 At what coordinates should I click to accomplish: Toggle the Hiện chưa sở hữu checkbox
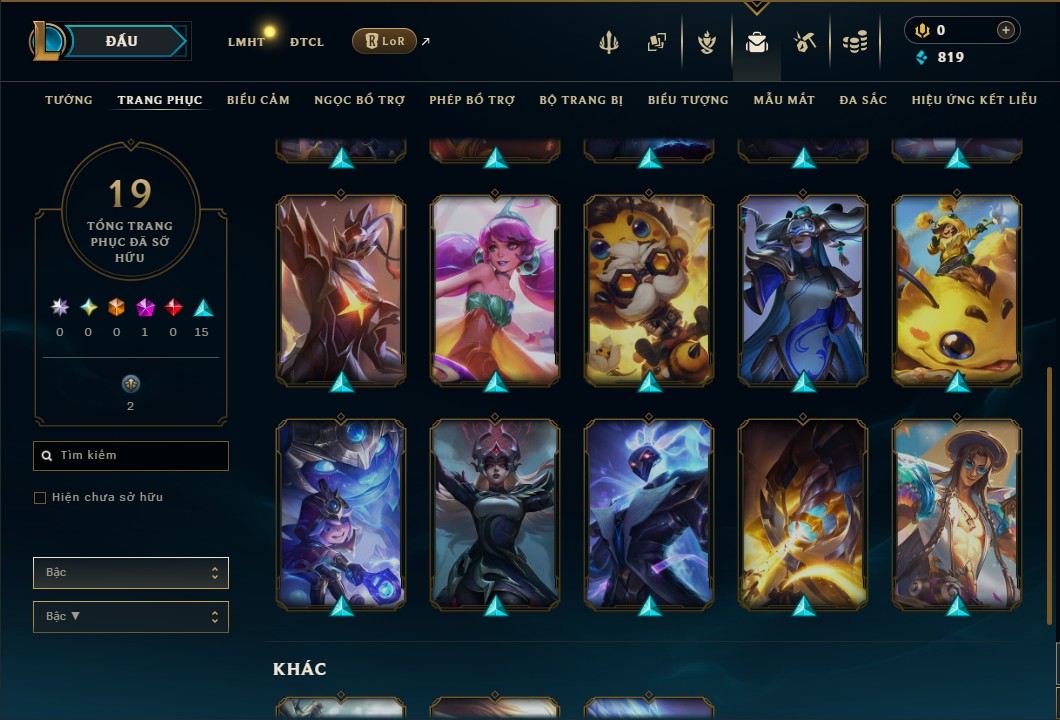click(x=40, y=498)
